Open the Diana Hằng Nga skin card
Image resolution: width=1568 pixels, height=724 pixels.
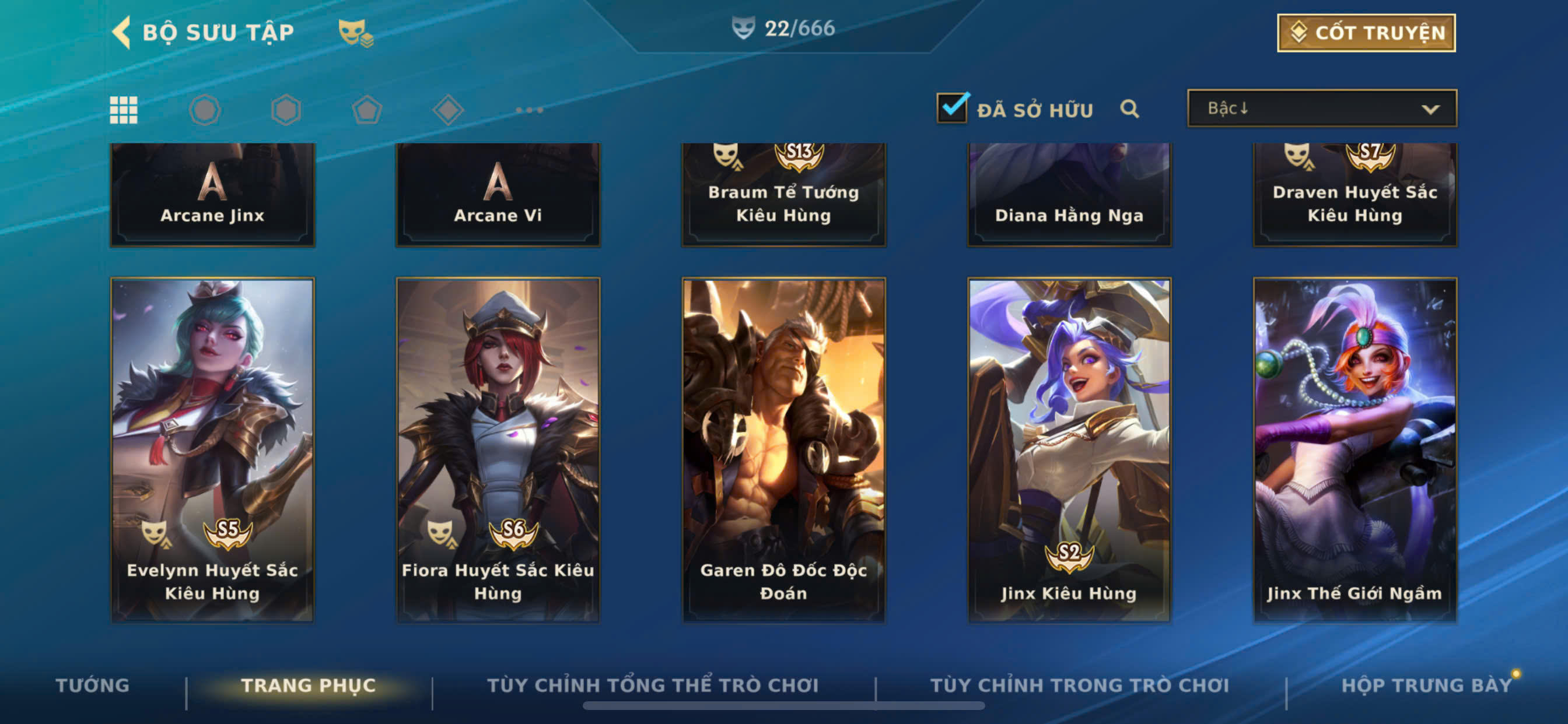click(1069, 195)
